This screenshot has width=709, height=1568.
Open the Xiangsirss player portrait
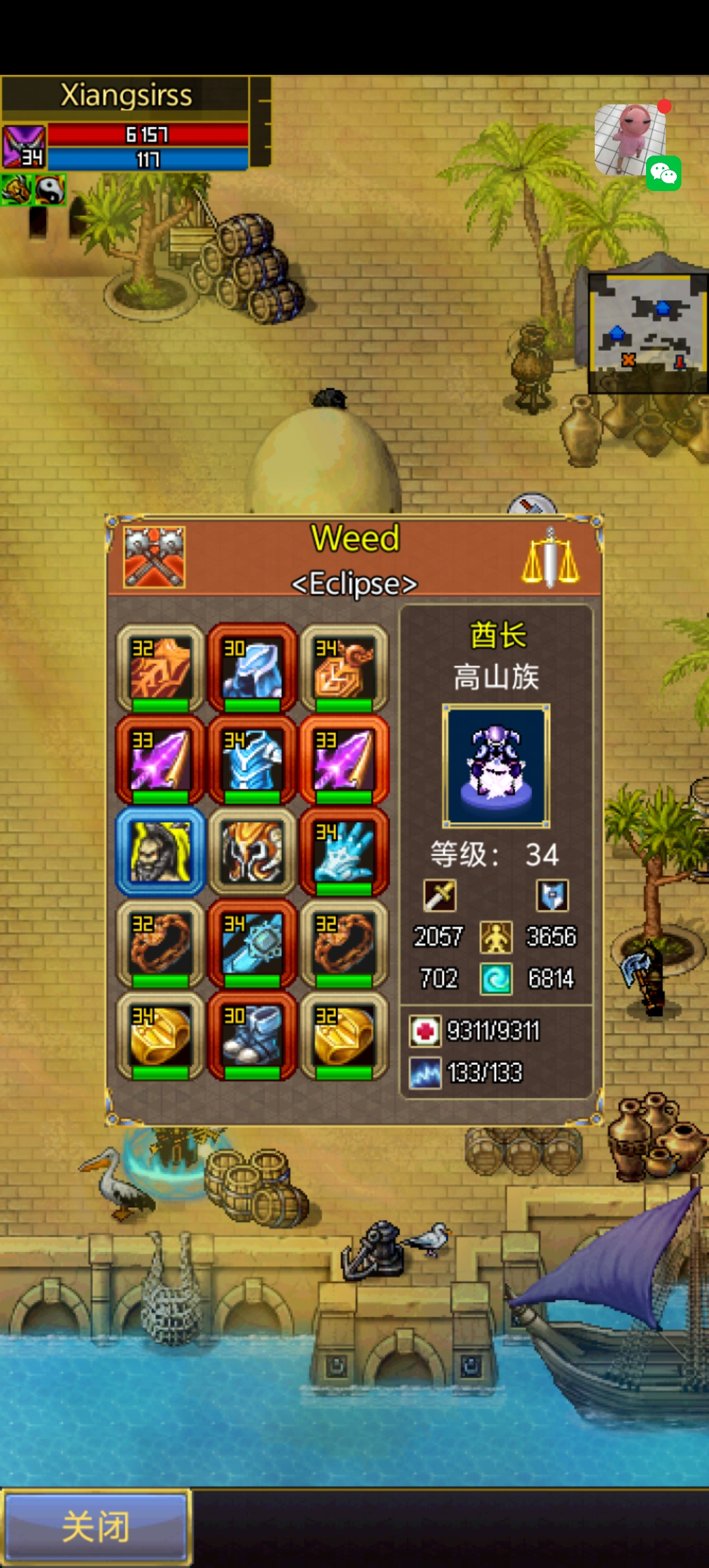24,146
